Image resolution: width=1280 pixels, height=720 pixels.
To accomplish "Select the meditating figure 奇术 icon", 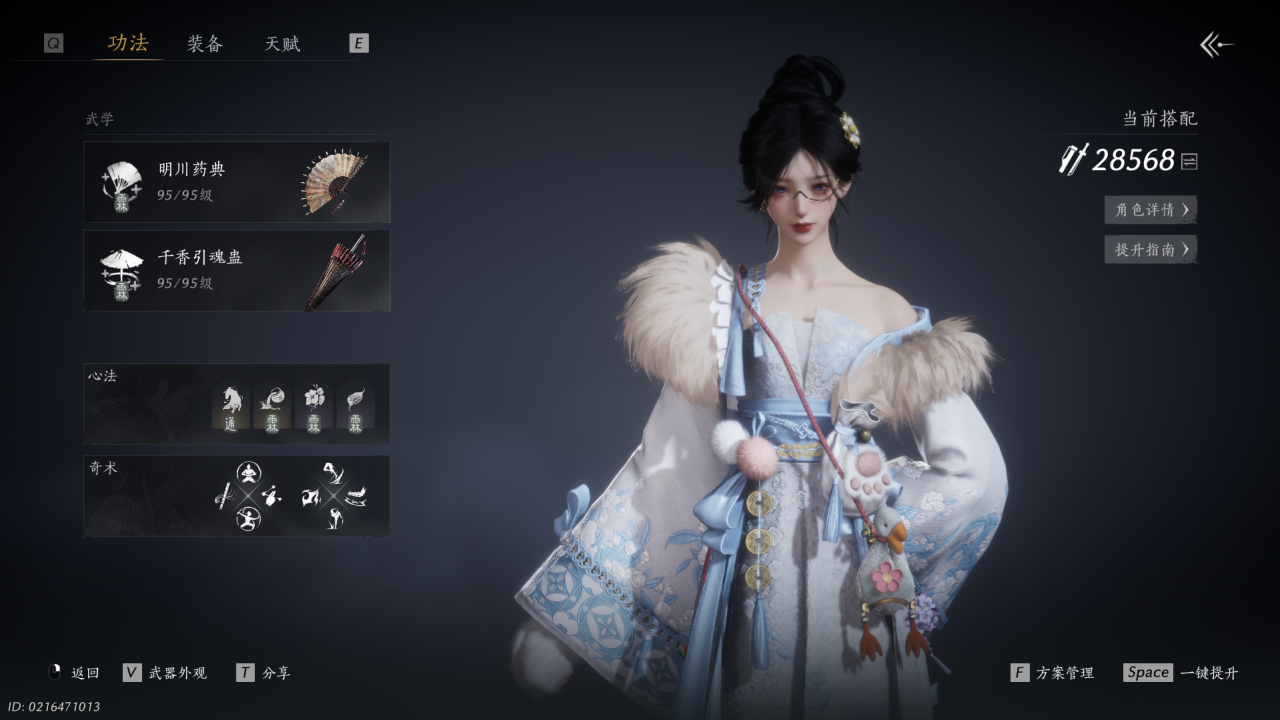I will (248, 472).
